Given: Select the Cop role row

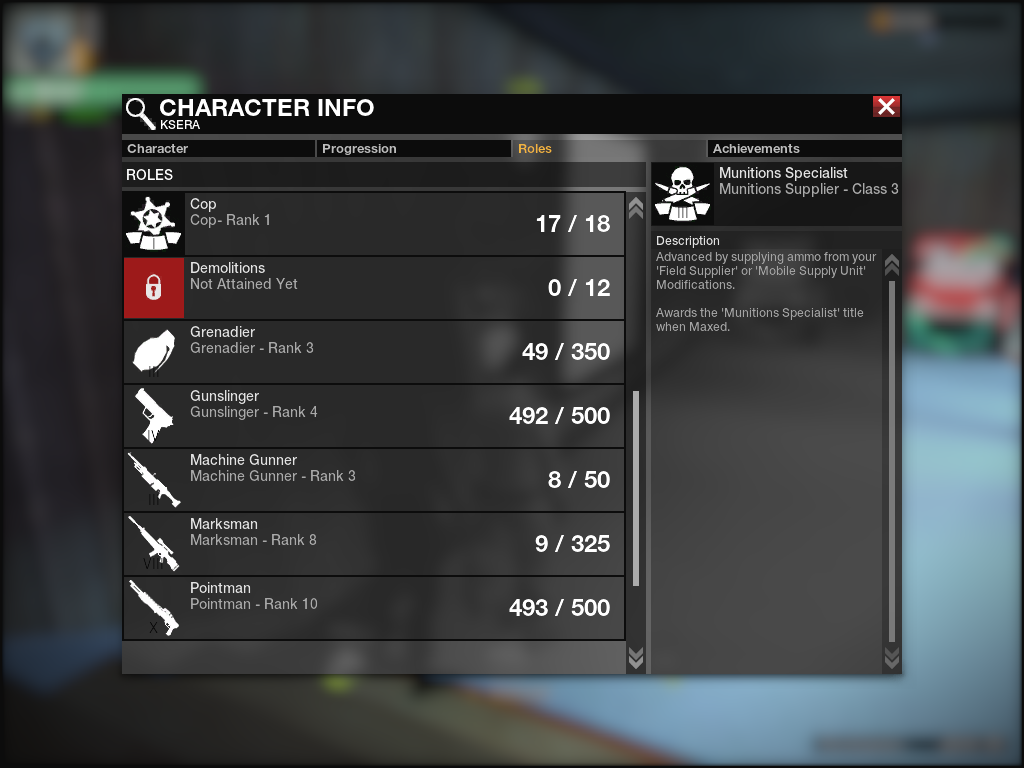Looking at the screenshot, I should [x=374, y=224].
